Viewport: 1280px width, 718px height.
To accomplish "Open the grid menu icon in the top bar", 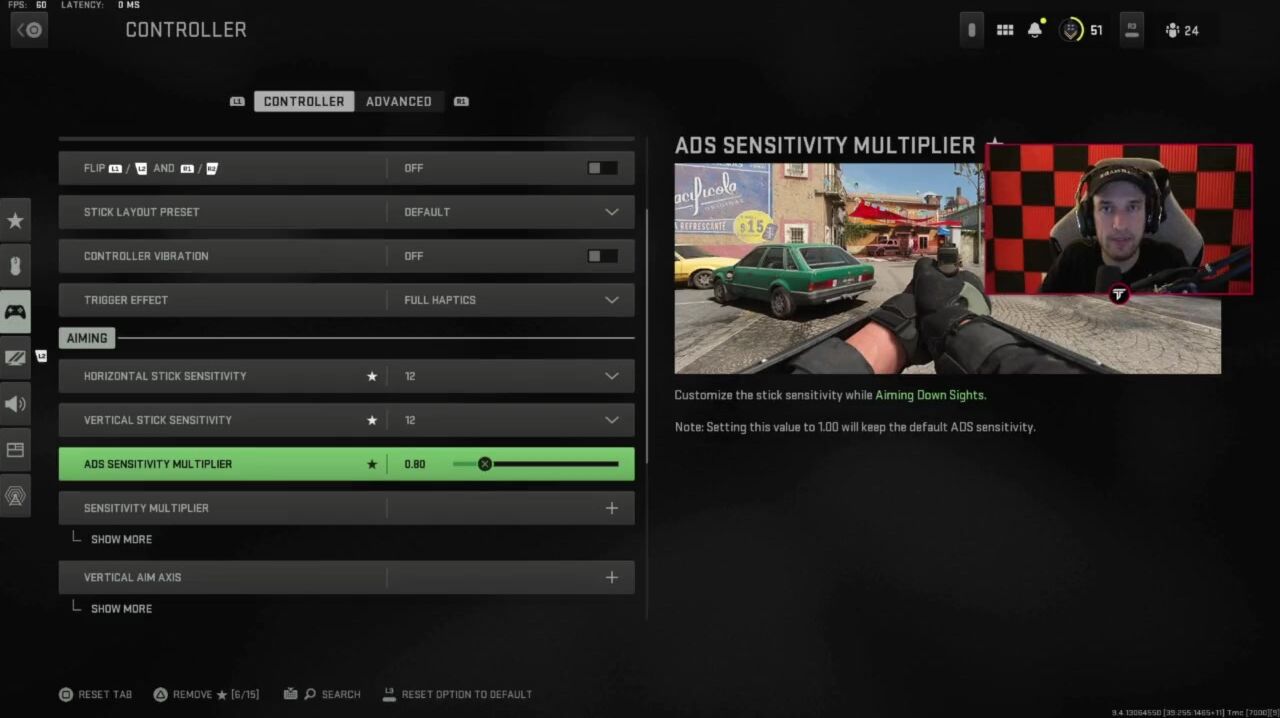I will click(x=1005, y=30).
